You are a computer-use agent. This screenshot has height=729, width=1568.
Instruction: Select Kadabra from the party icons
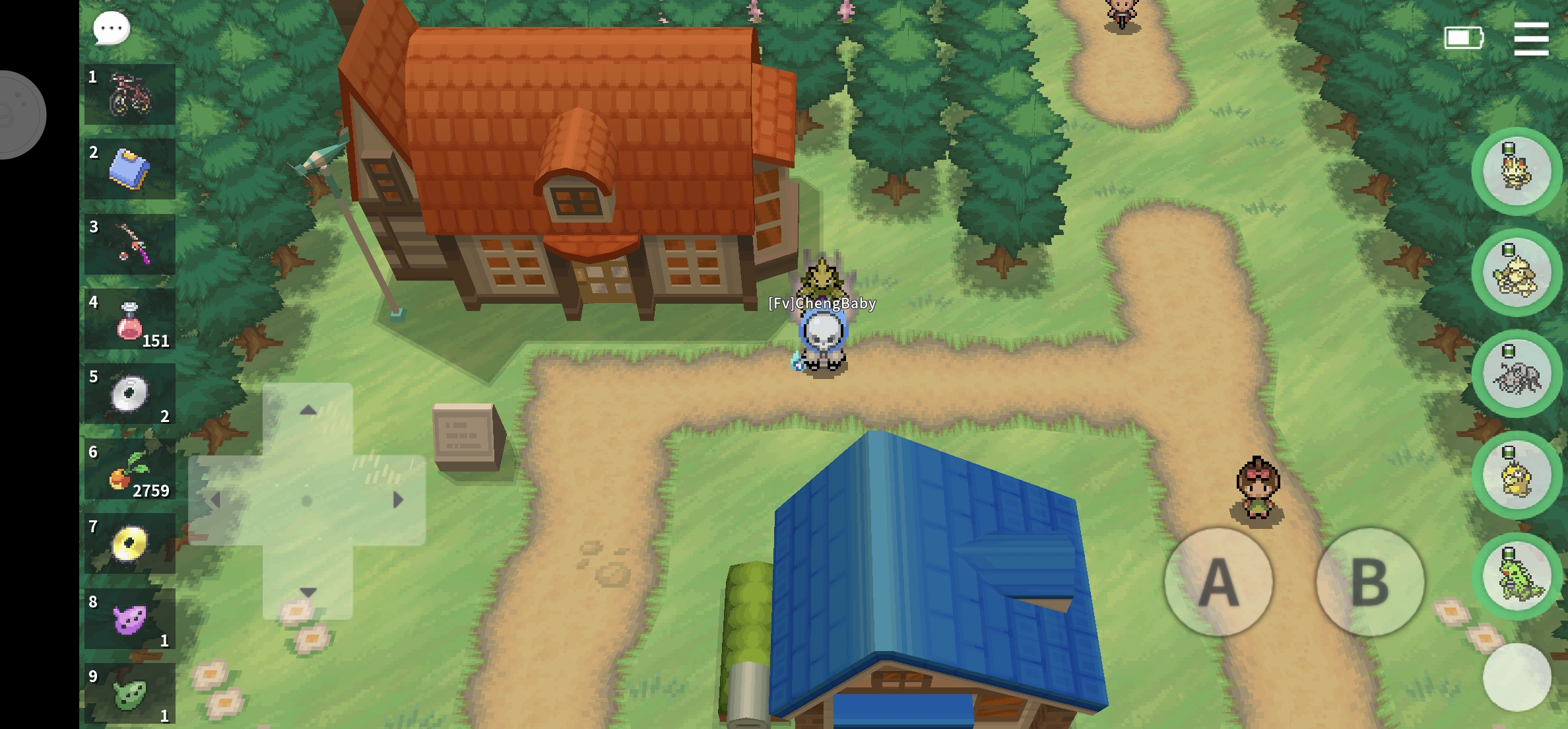pos(1517,273)
